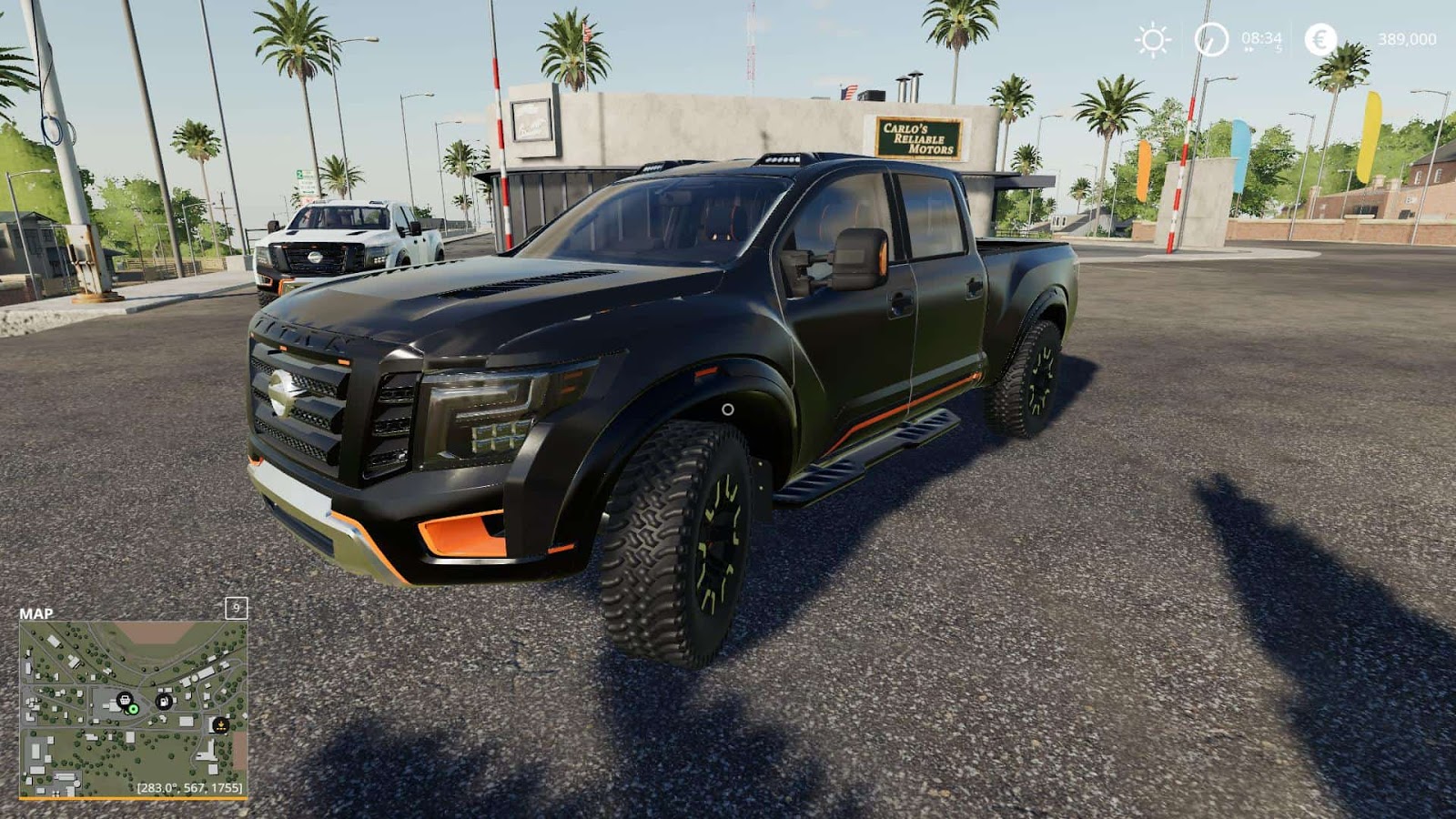Click the fast-forward arrows under the clock
Screen dimensions: 1456x819
(x=1250, y=49)
